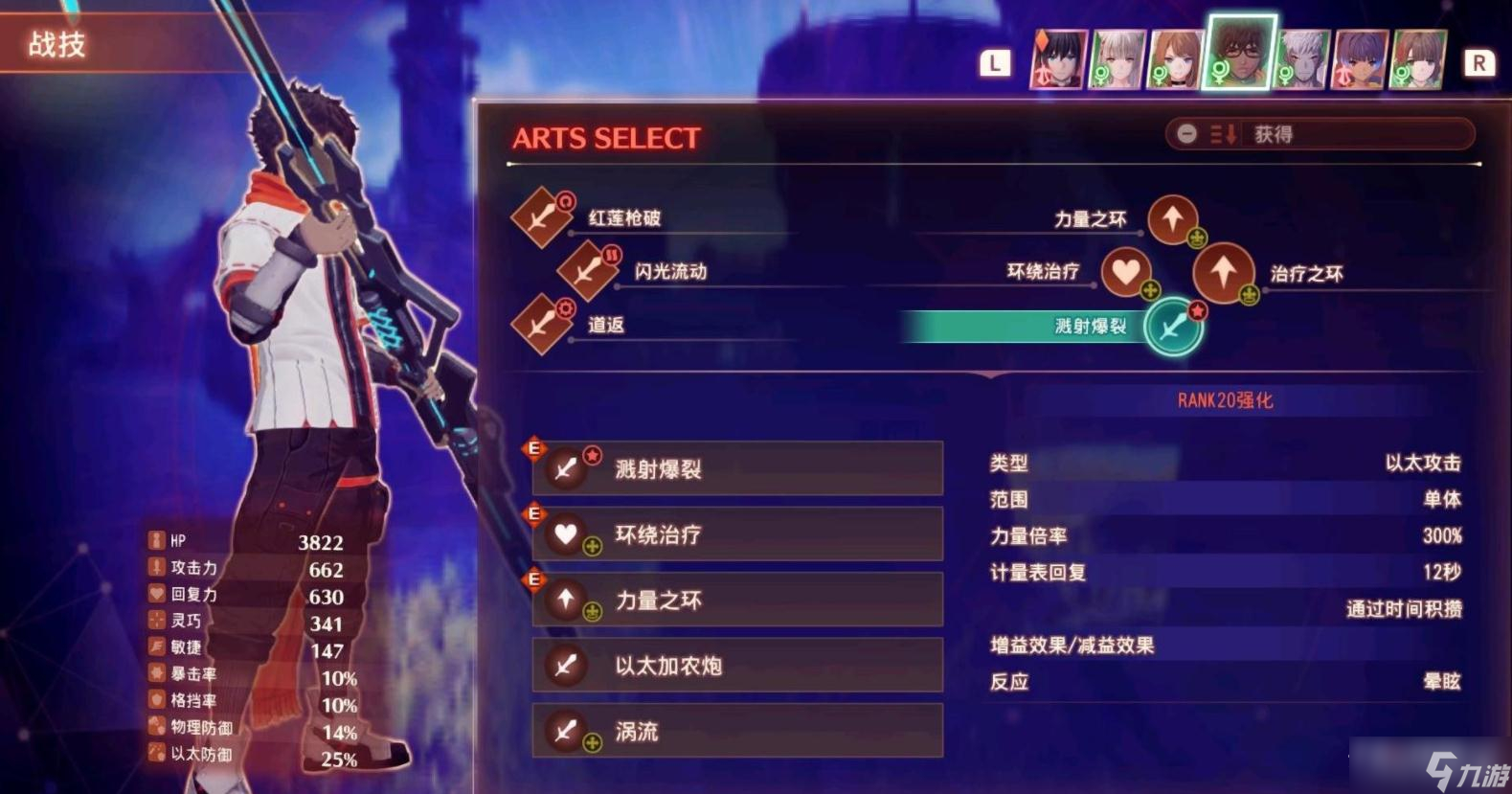Choose the purple-haired girl portrait
The height and width of the screenshot is (794, 1512).
pyautogui.click(x=1359, y=59)
